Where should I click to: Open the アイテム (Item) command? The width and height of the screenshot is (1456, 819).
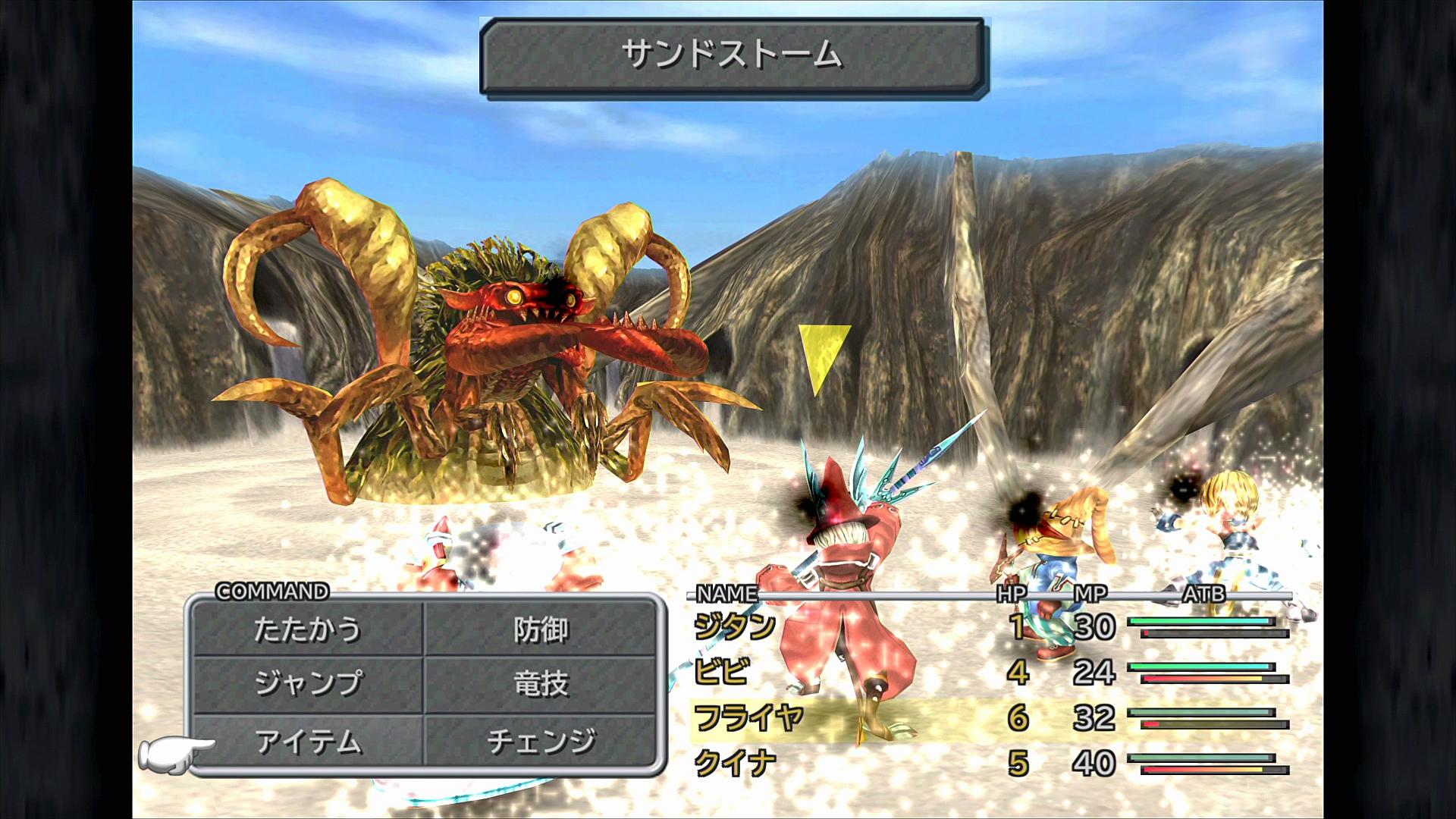[307, 741]
